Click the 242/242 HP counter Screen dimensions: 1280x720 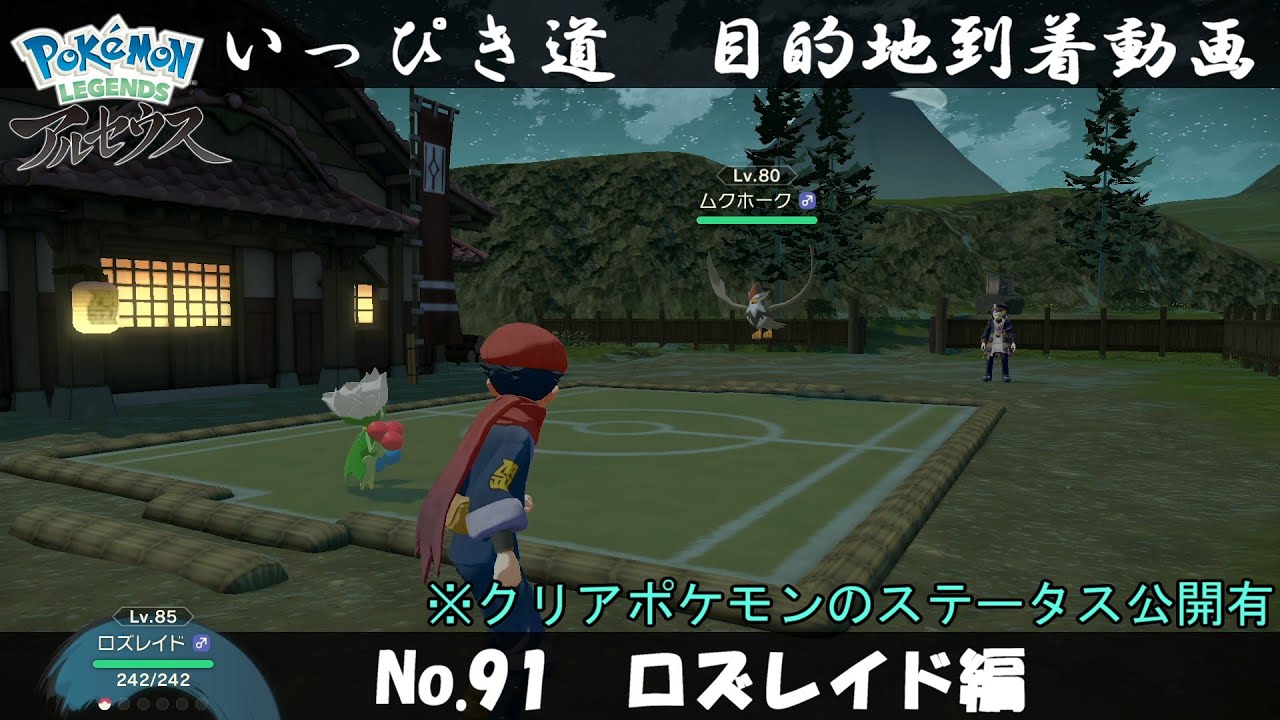[152, 680]
